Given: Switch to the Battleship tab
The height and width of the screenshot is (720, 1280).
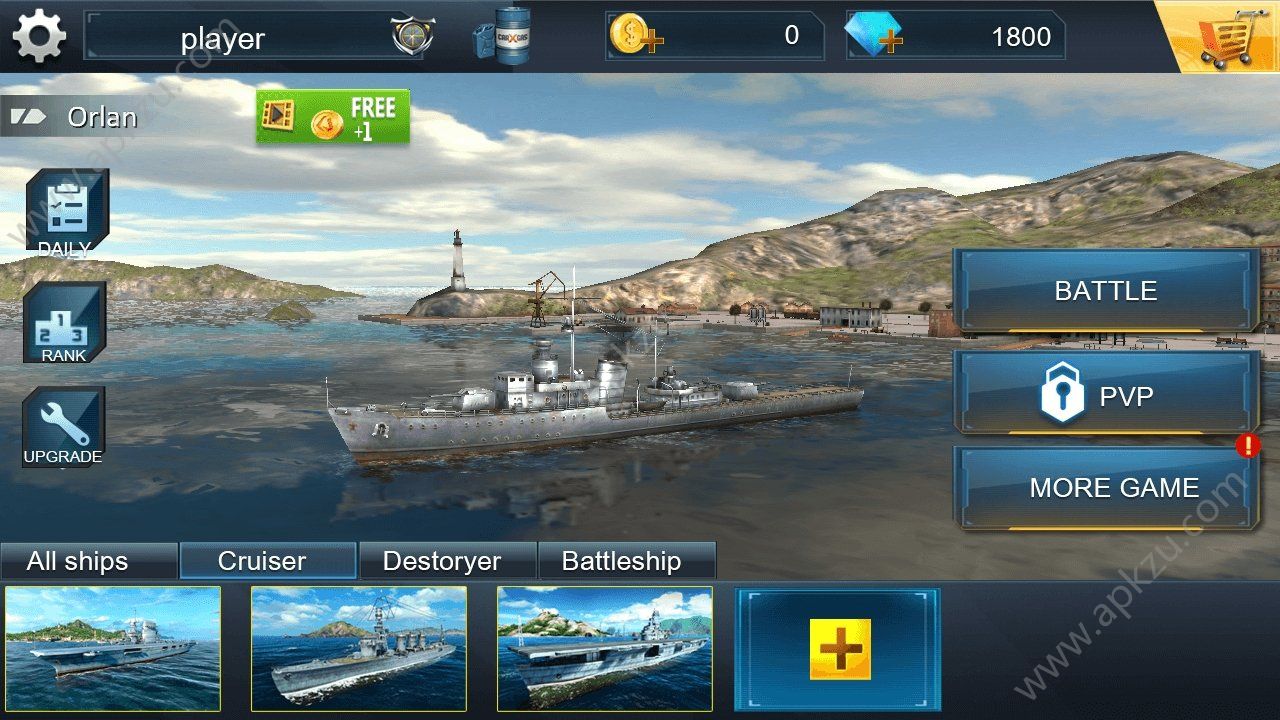Looking at the screenshot, I should click(627, 561).
